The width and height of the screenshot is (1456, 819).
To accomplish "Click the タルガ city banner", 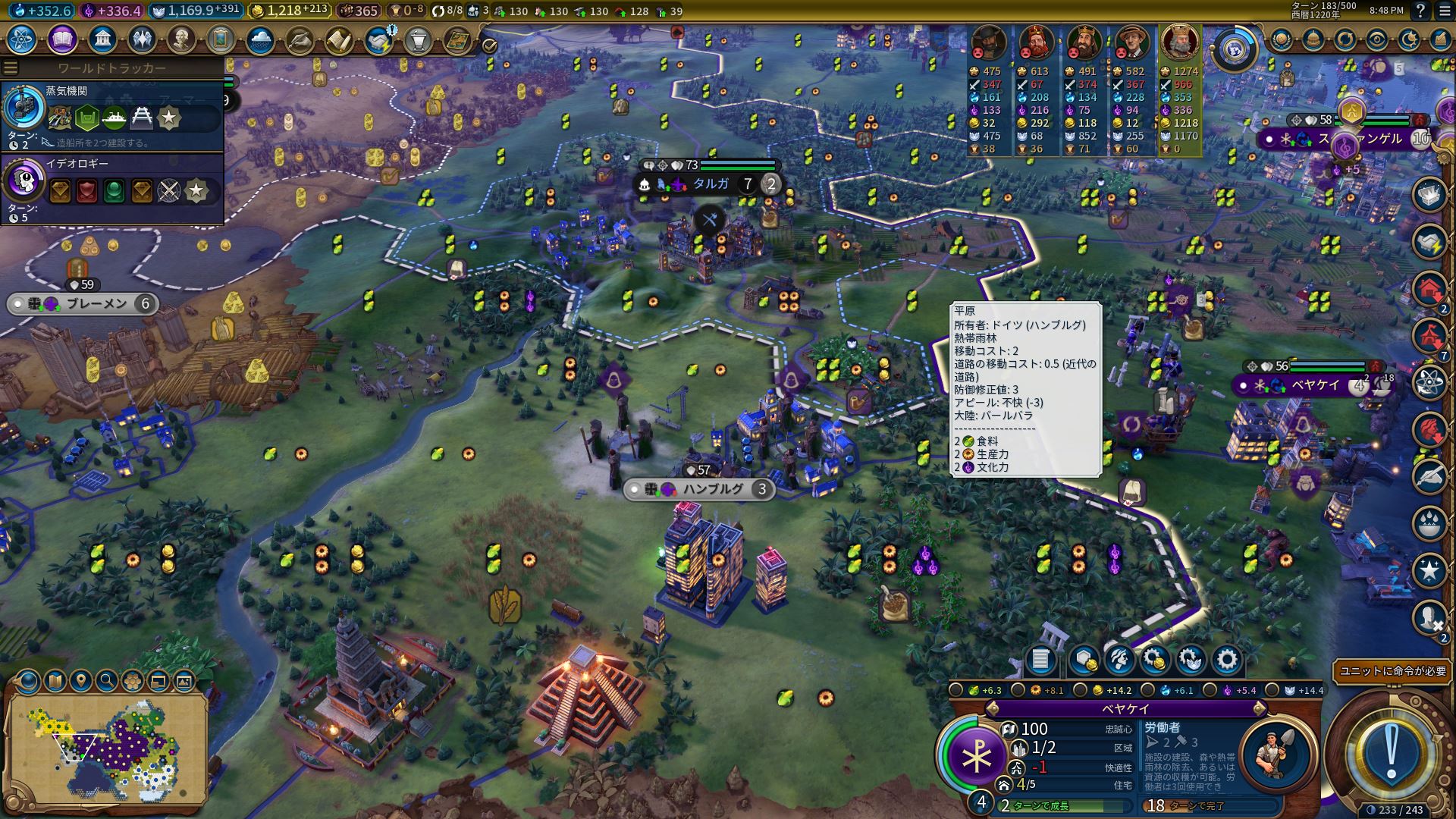I will 709,184.
